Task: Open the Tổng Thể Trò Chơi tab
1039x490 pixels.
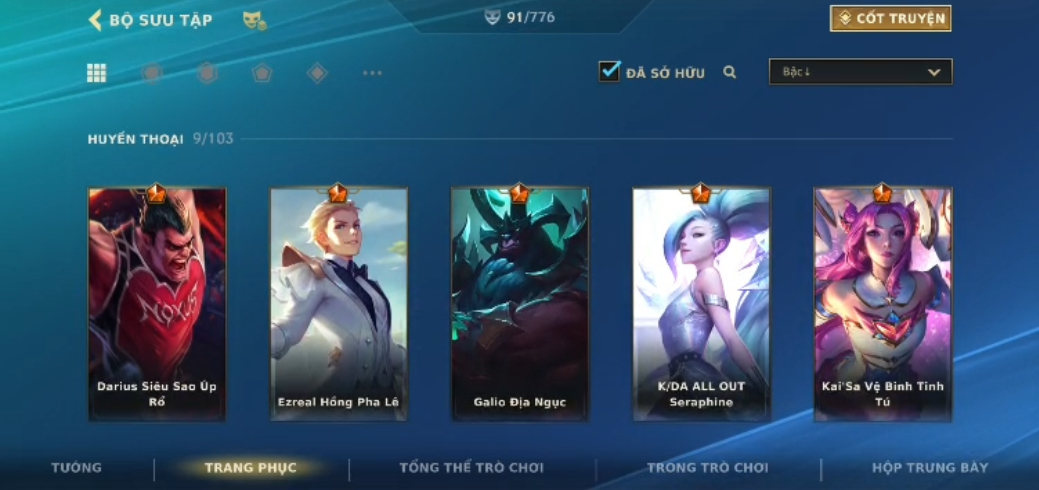Action: click(x=471, y=468)
